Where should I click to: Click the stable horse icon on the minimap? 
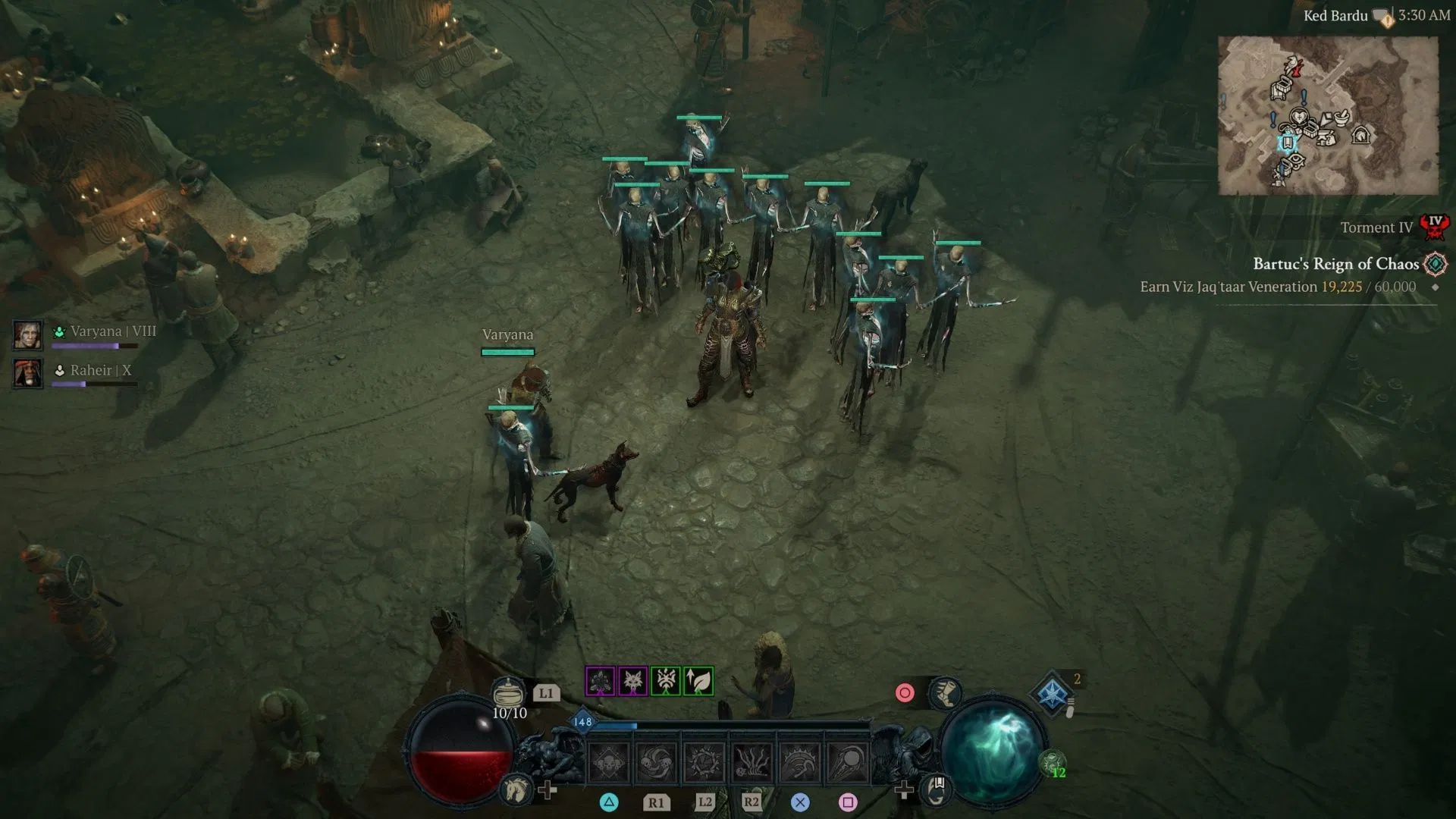click(1362, 136)
